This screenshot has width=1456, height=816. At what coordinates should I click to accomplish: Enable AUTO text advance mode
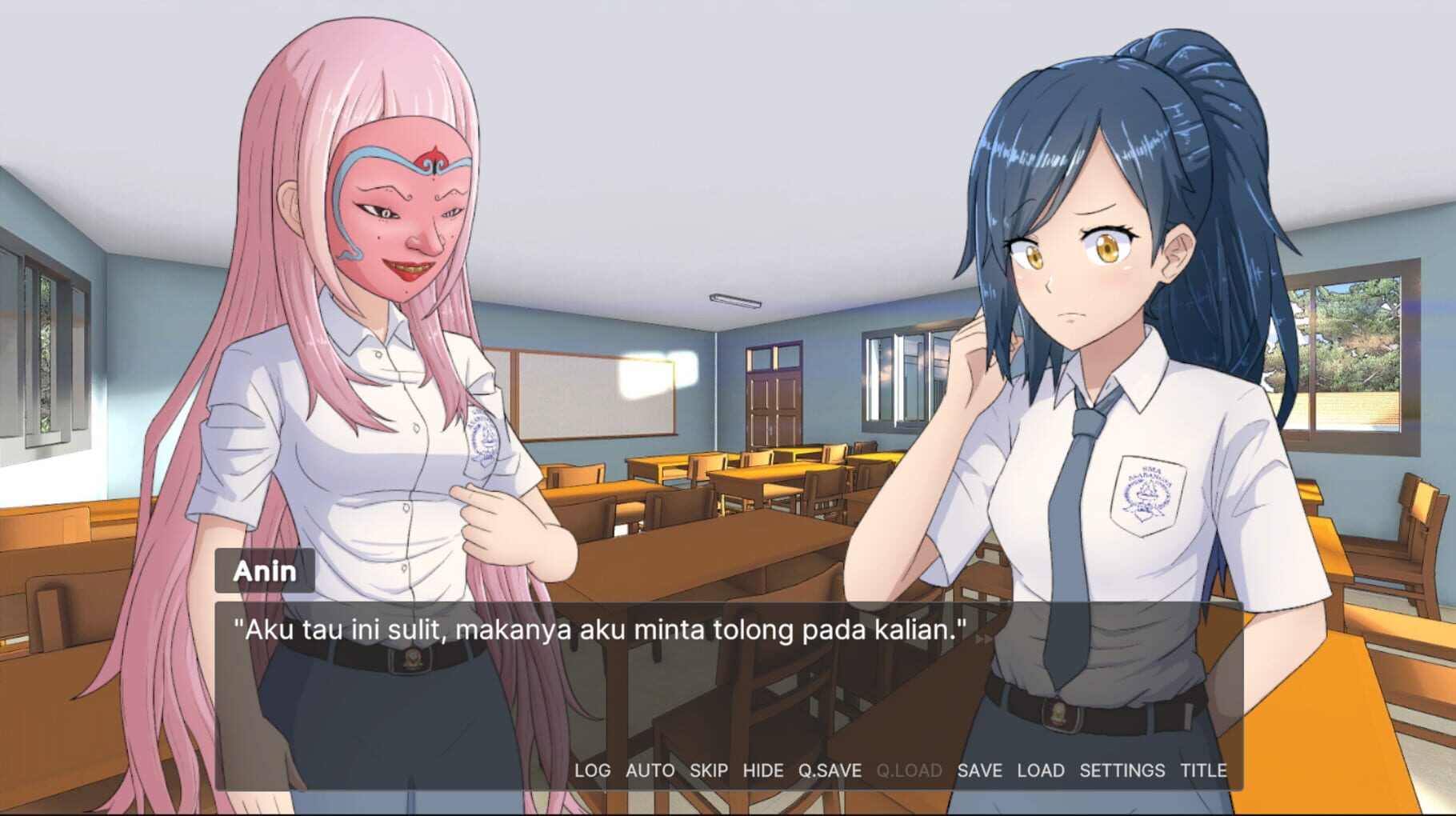pos(649,771)
